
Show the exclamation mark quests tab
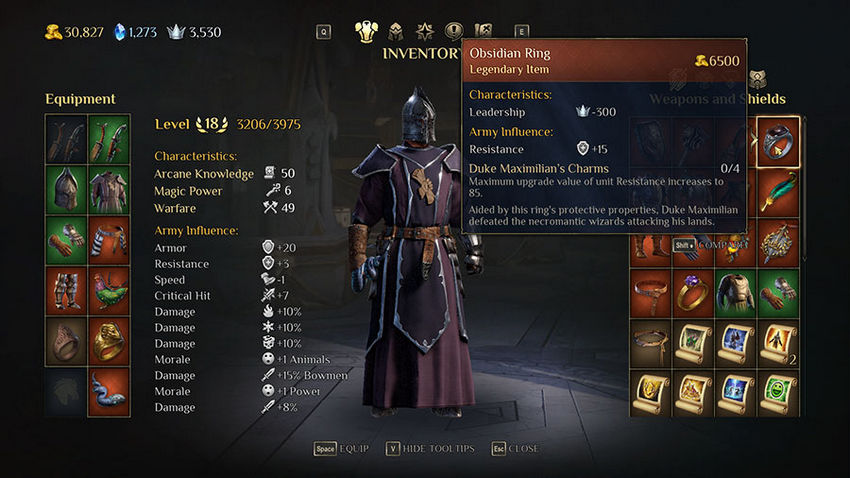pos(454,31)
